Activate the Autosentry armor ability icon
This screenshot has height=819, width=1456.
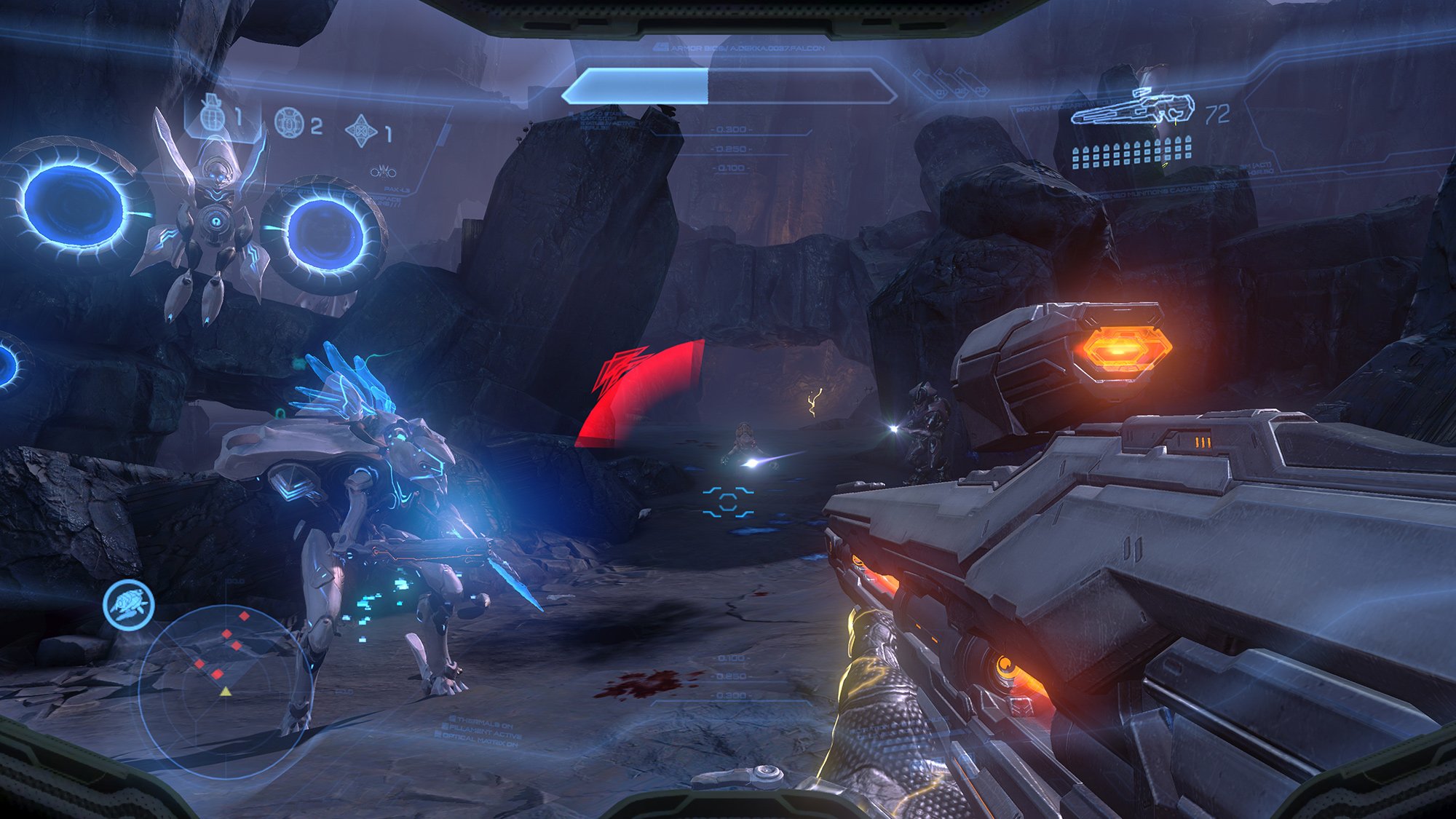(129, 604)
